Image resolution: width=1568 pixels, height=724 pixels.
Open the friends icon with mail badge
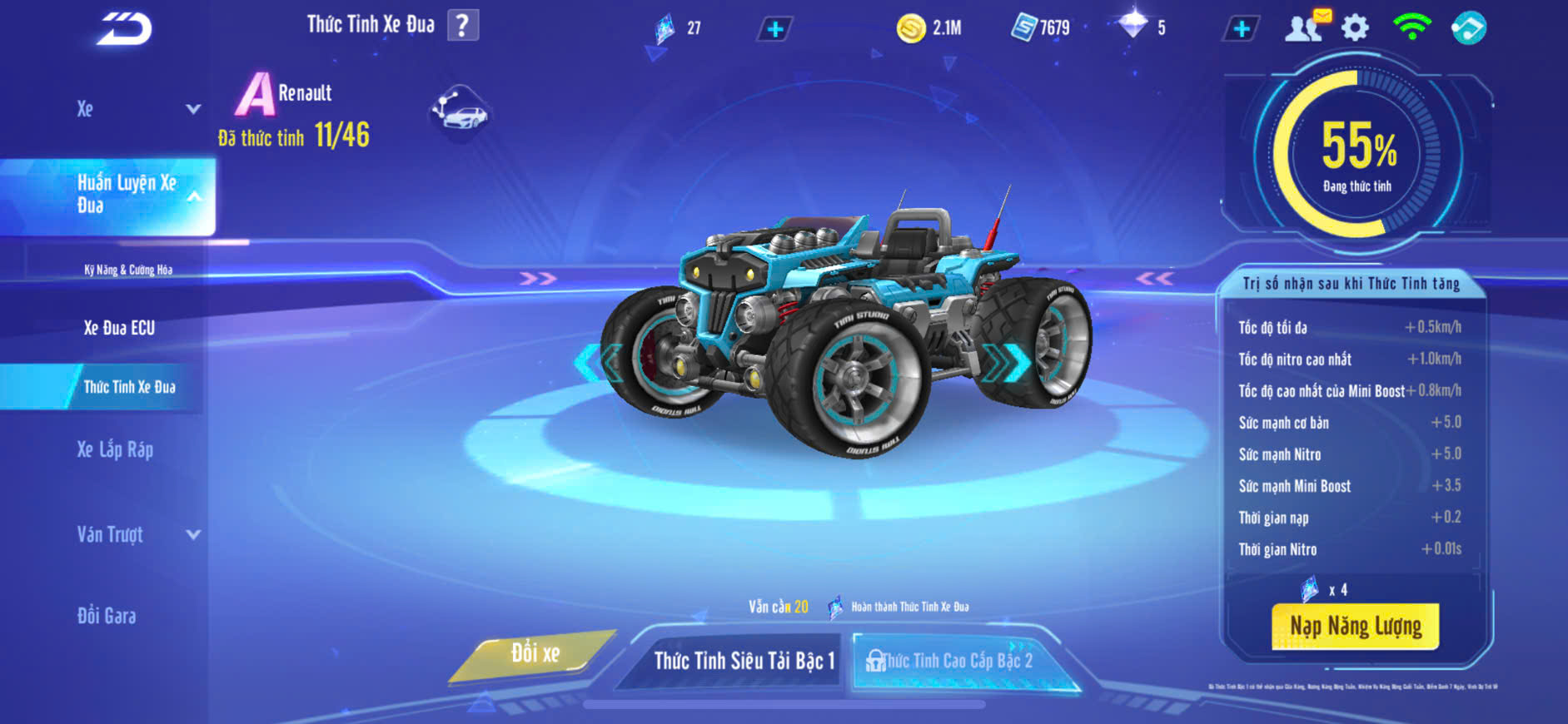[x=1305, y=27]
